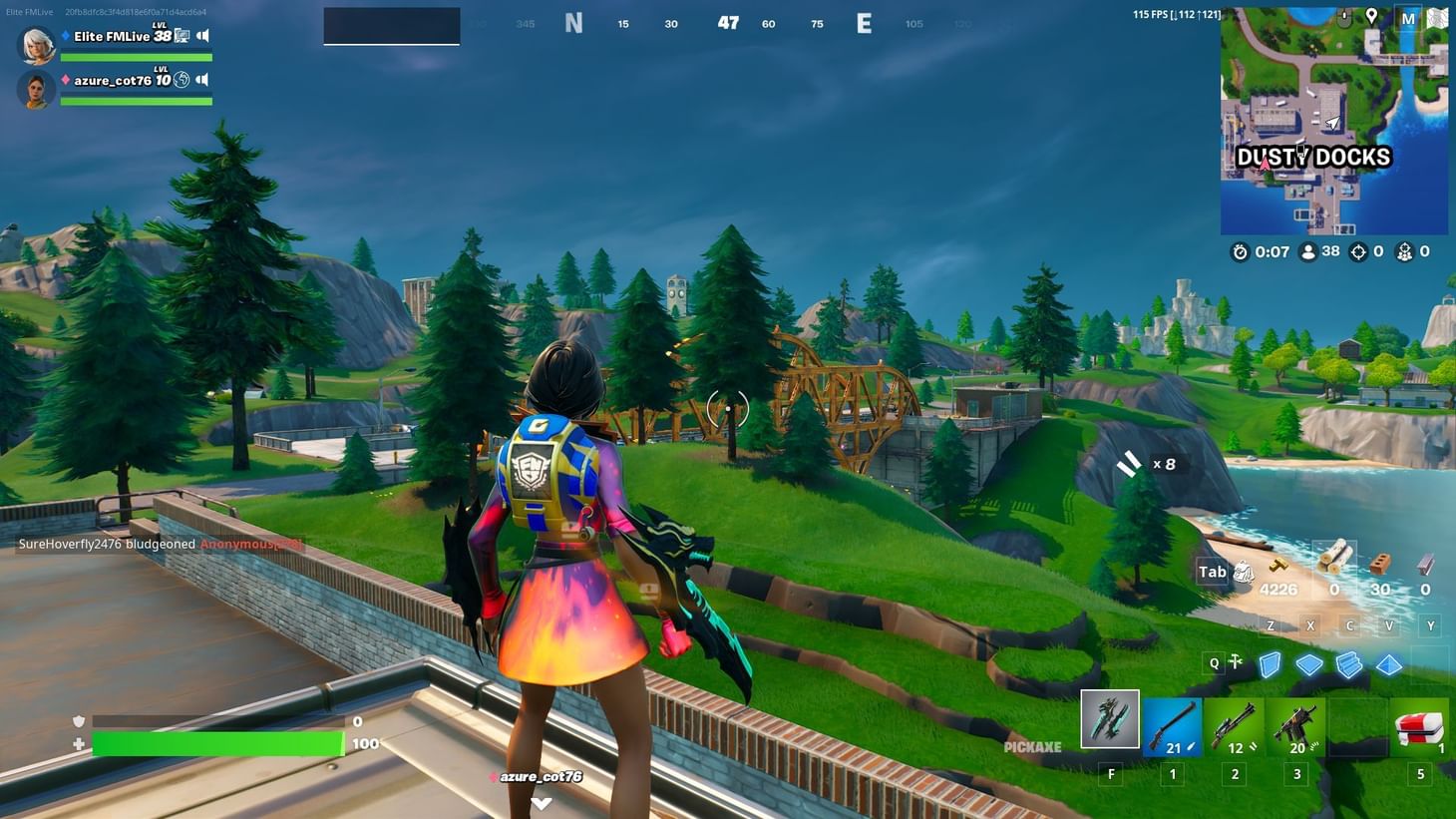
Task: Open the full map with the M button
Action: [x=1410, y=18]
